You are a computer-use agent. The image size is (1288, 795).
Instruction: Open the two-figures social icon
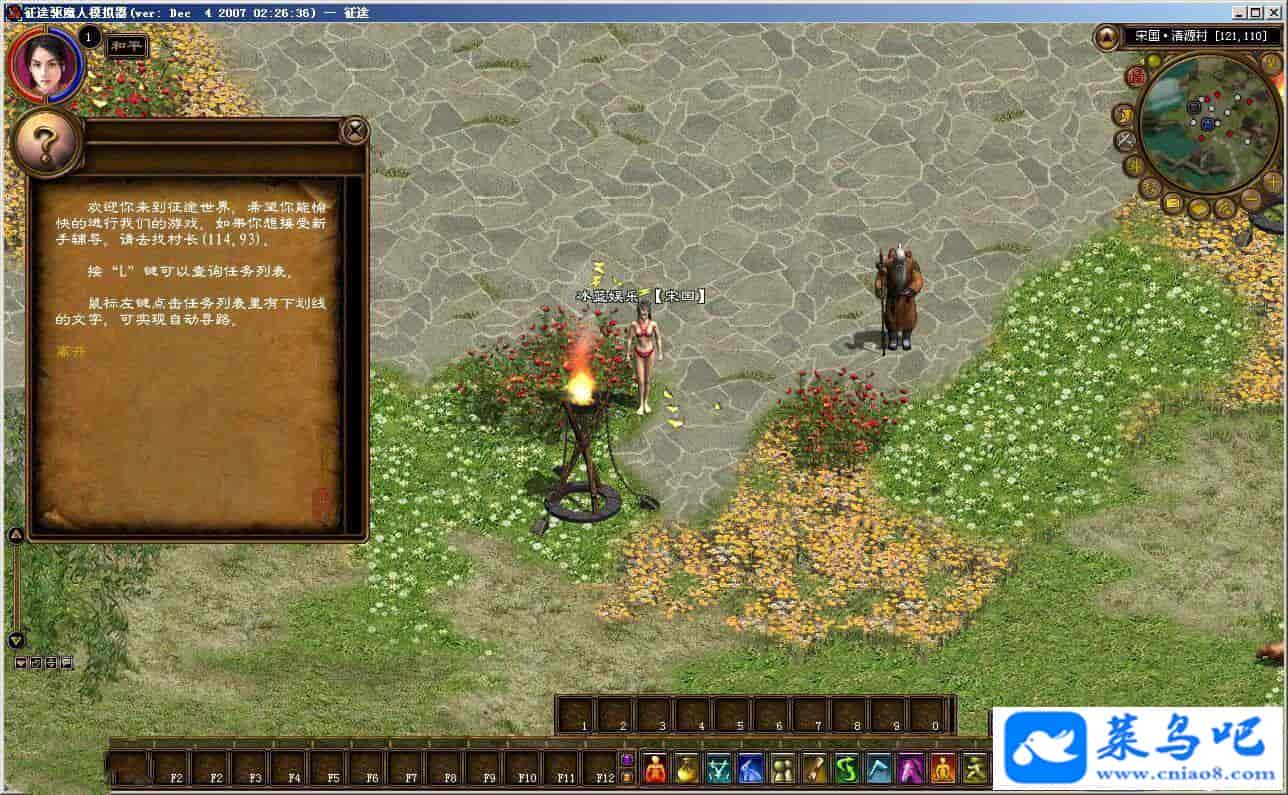[x=783, y=768]
